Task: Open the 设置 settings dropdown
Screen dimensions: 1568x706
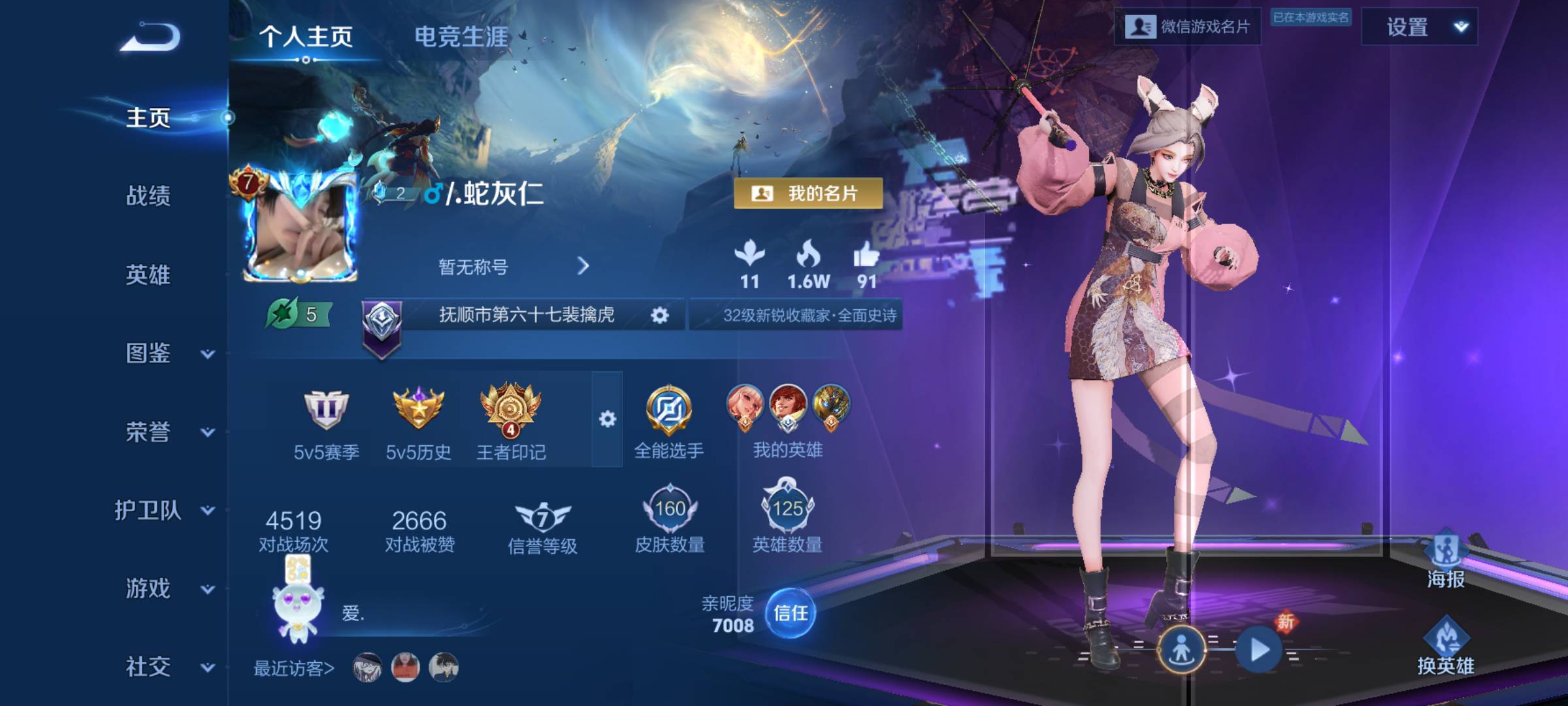Action: 1419,27
